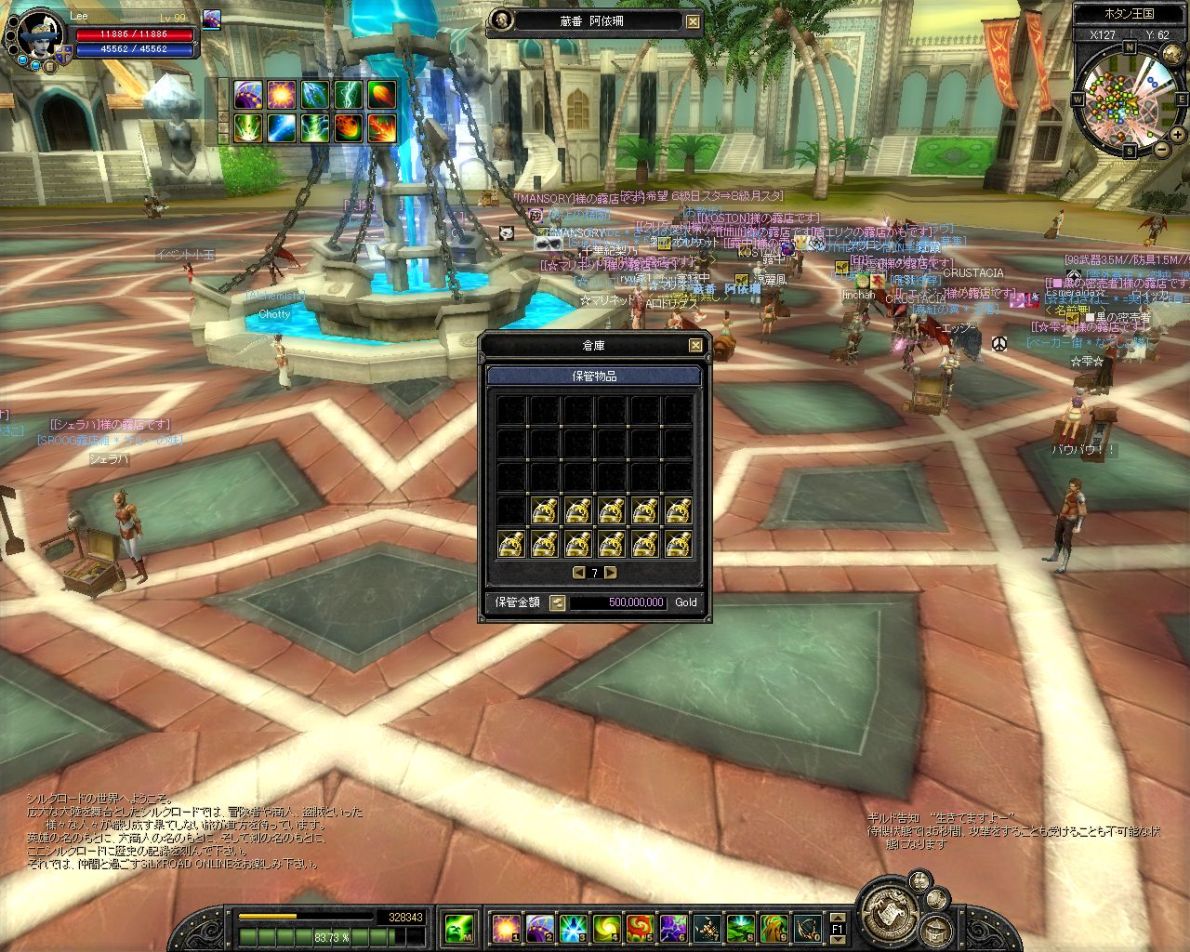
Task: Select the 保管物品 tab header
Action: point(594,376)
